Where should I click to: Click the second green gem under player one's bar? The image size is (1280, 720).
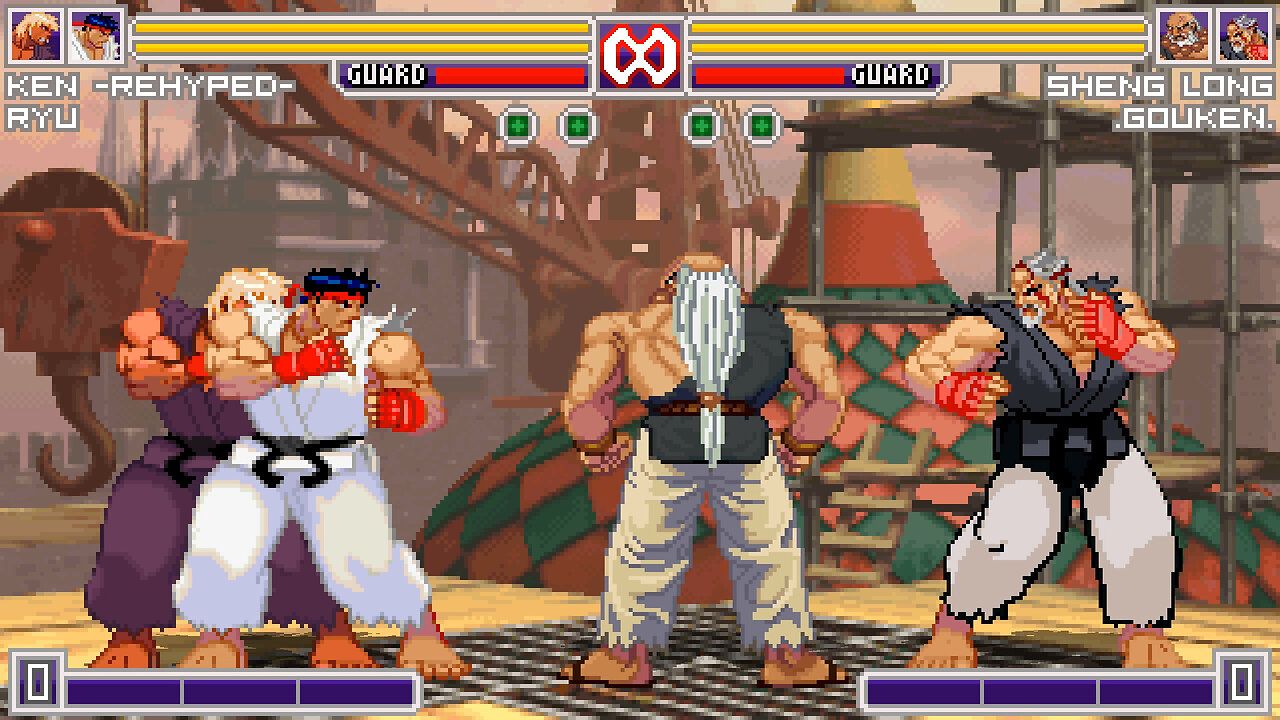pyautogui.click(x=576, y=124)
